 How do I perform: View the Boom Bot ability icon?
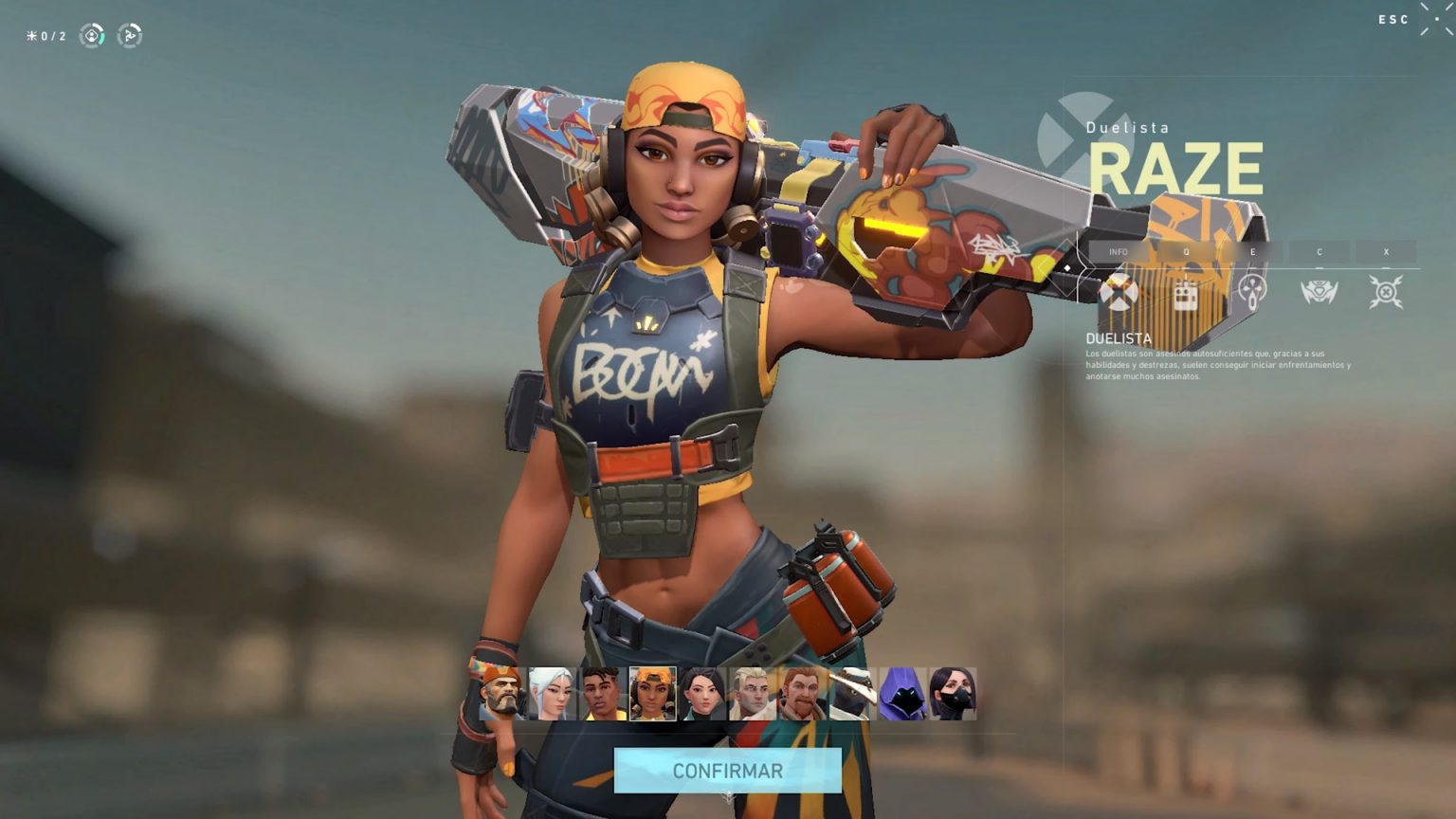tap(1319, 292)
